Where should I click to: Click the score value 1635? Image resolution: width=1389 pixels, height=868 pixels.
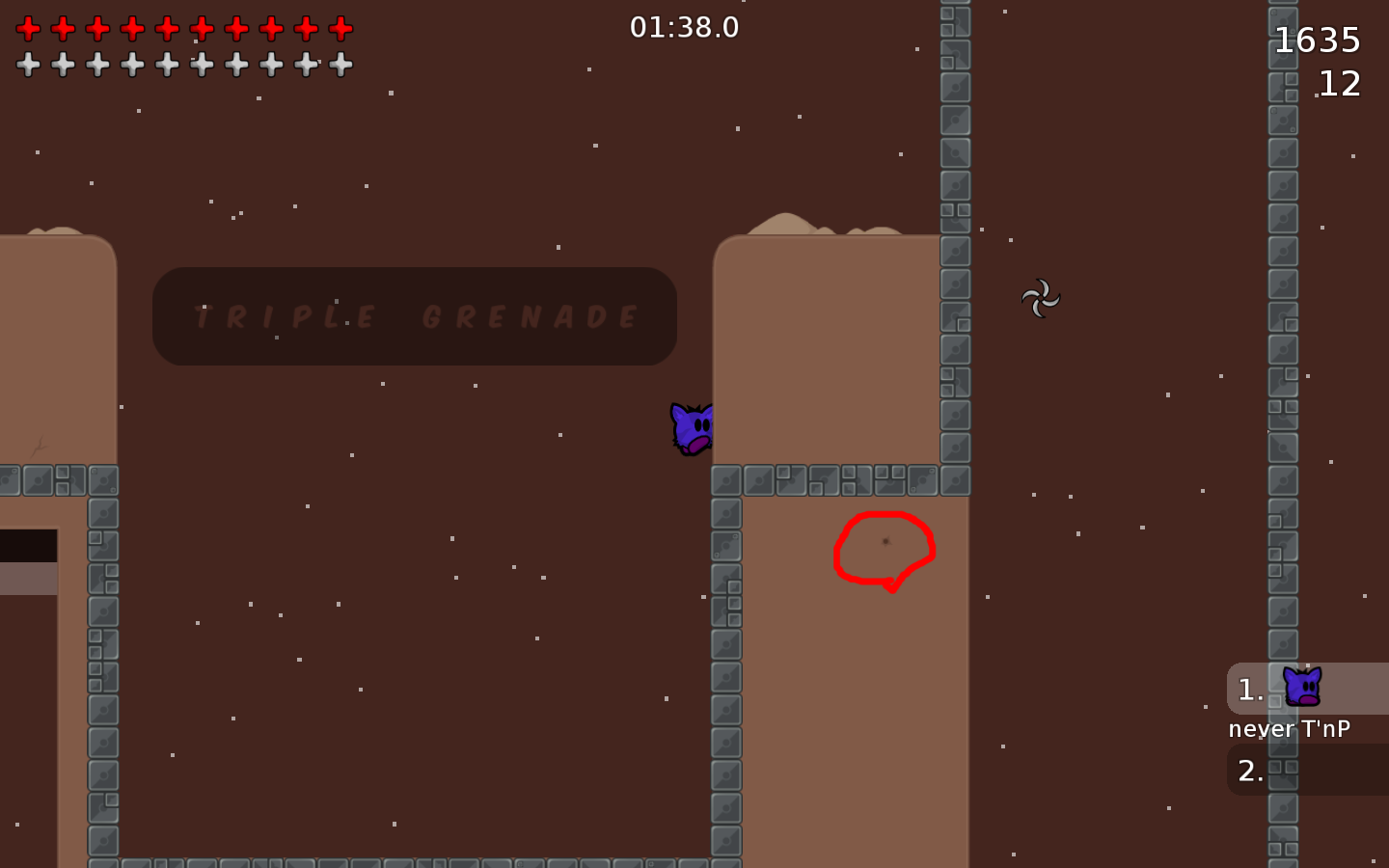coord(1316,40)
